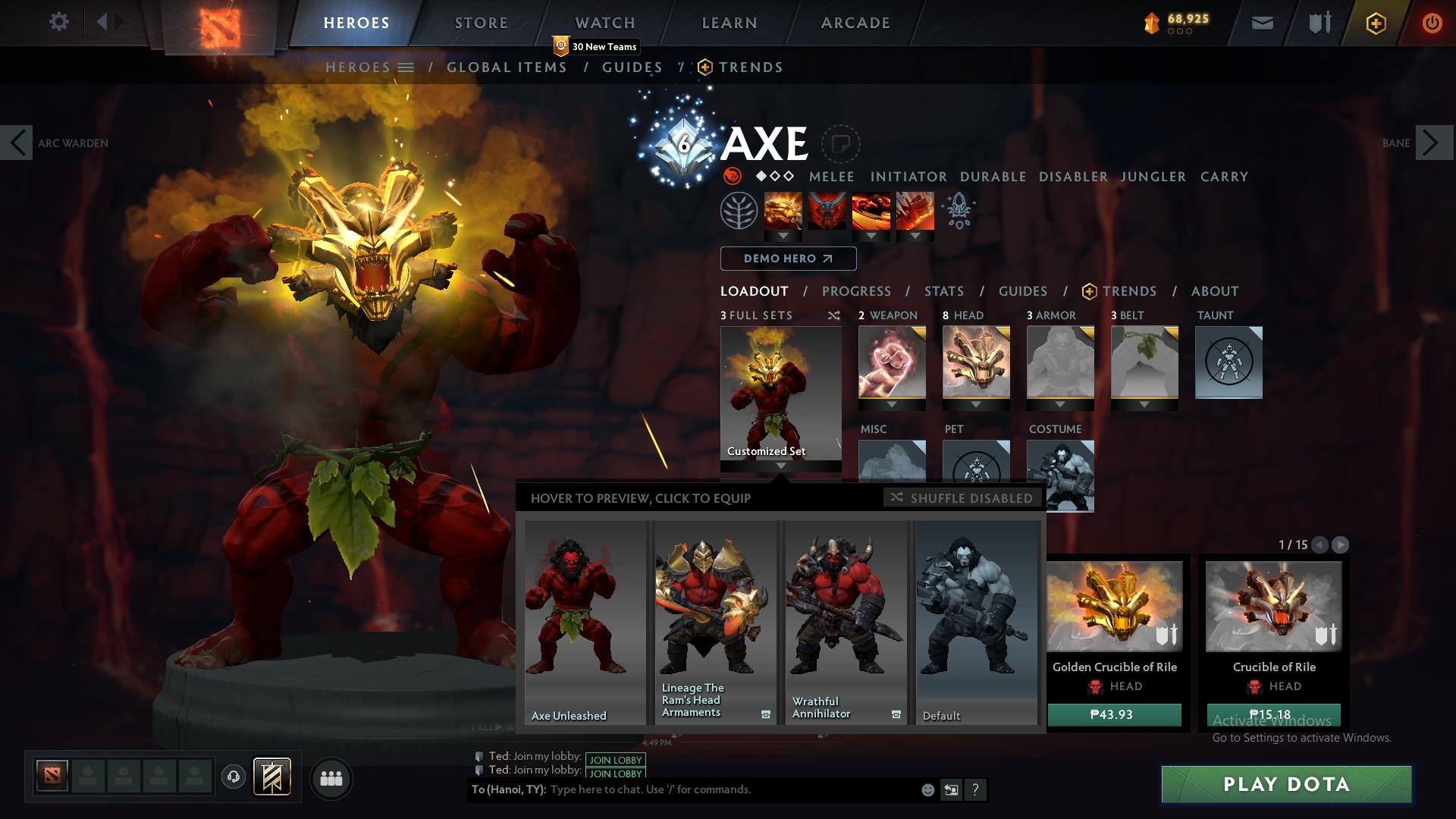Click the Shuffle Disabled toggle
This screenshot has width=1456, height=819.
(961, 498)
